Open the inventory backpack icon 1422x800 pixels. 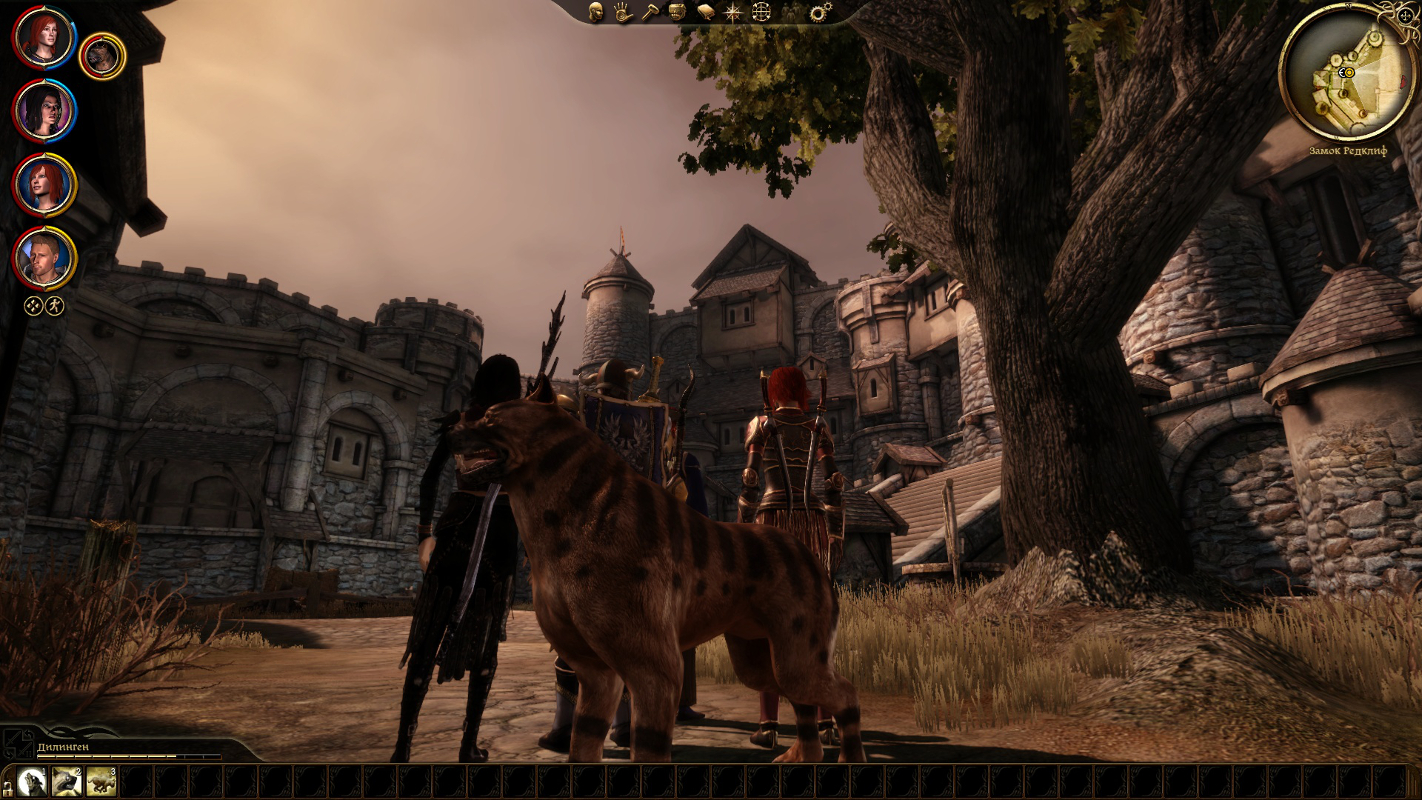click(678, 12)
